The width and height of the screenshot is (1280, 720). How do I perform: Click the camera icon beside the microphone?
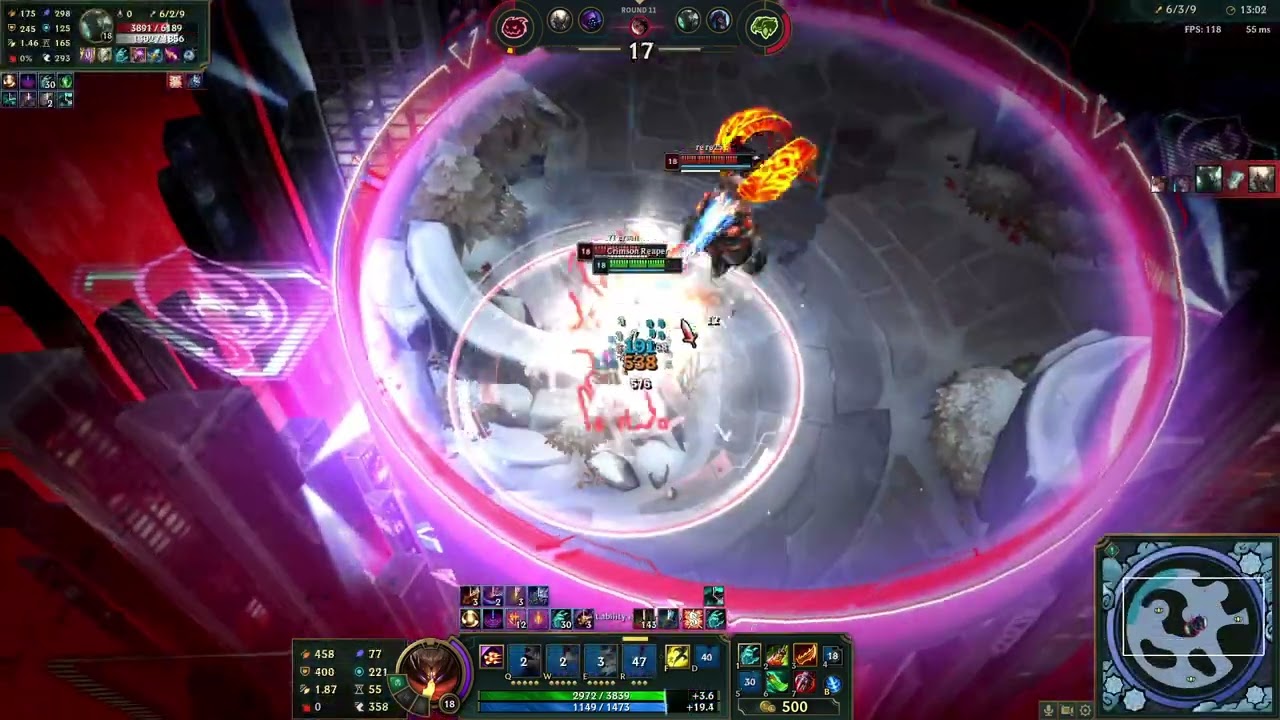pyautogui.click(x=1066, y=710)
